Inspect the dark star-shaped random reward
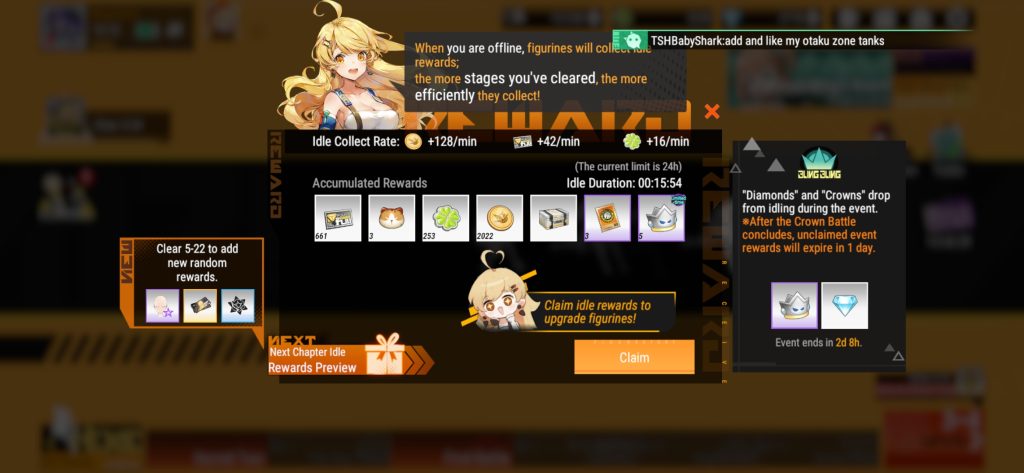This screenshot has width=1024, height=473. [x=237, y=306]
